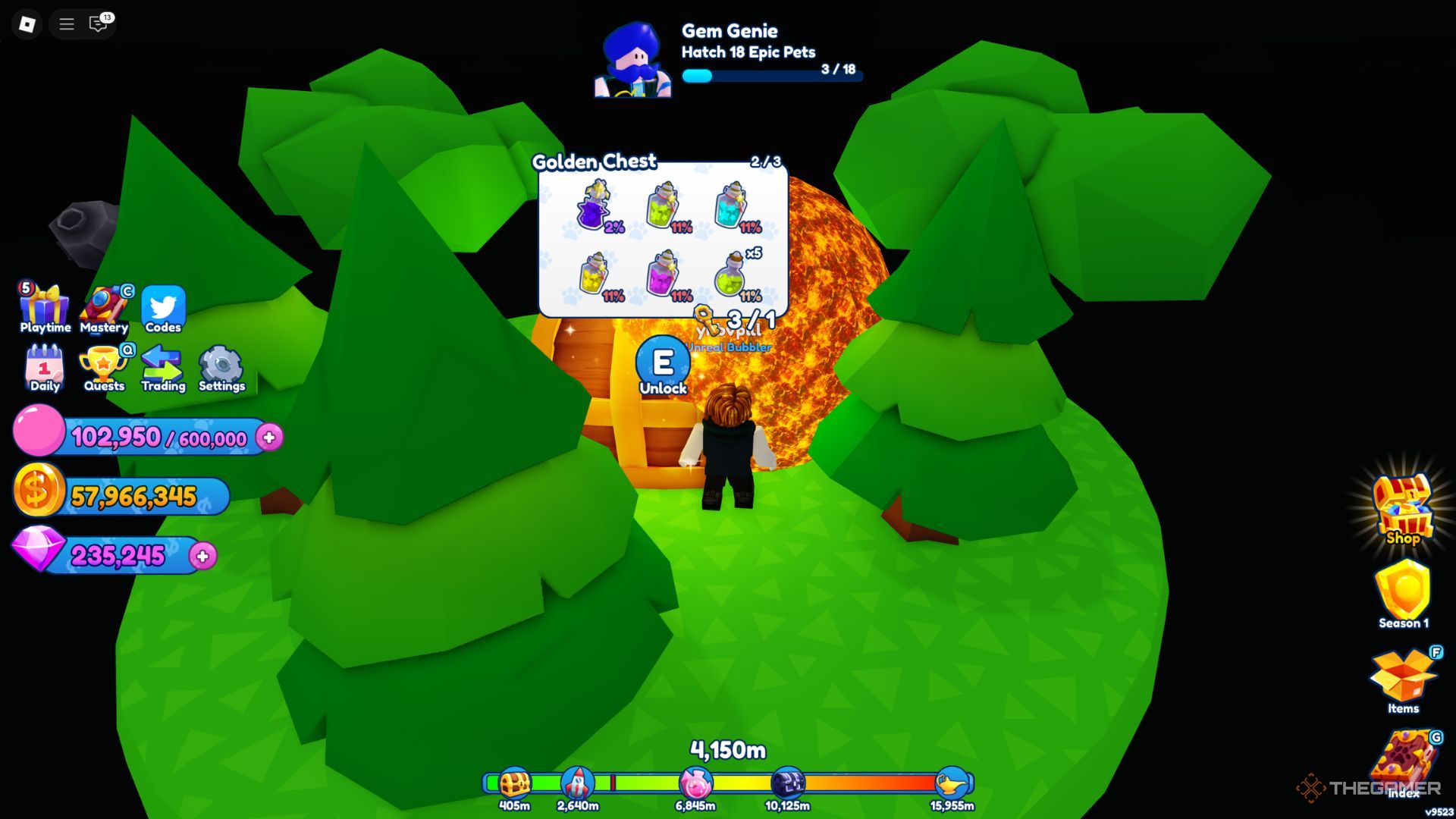Open the Playtime rewards gift
The image size is (1456, 819).
point(44,309)
